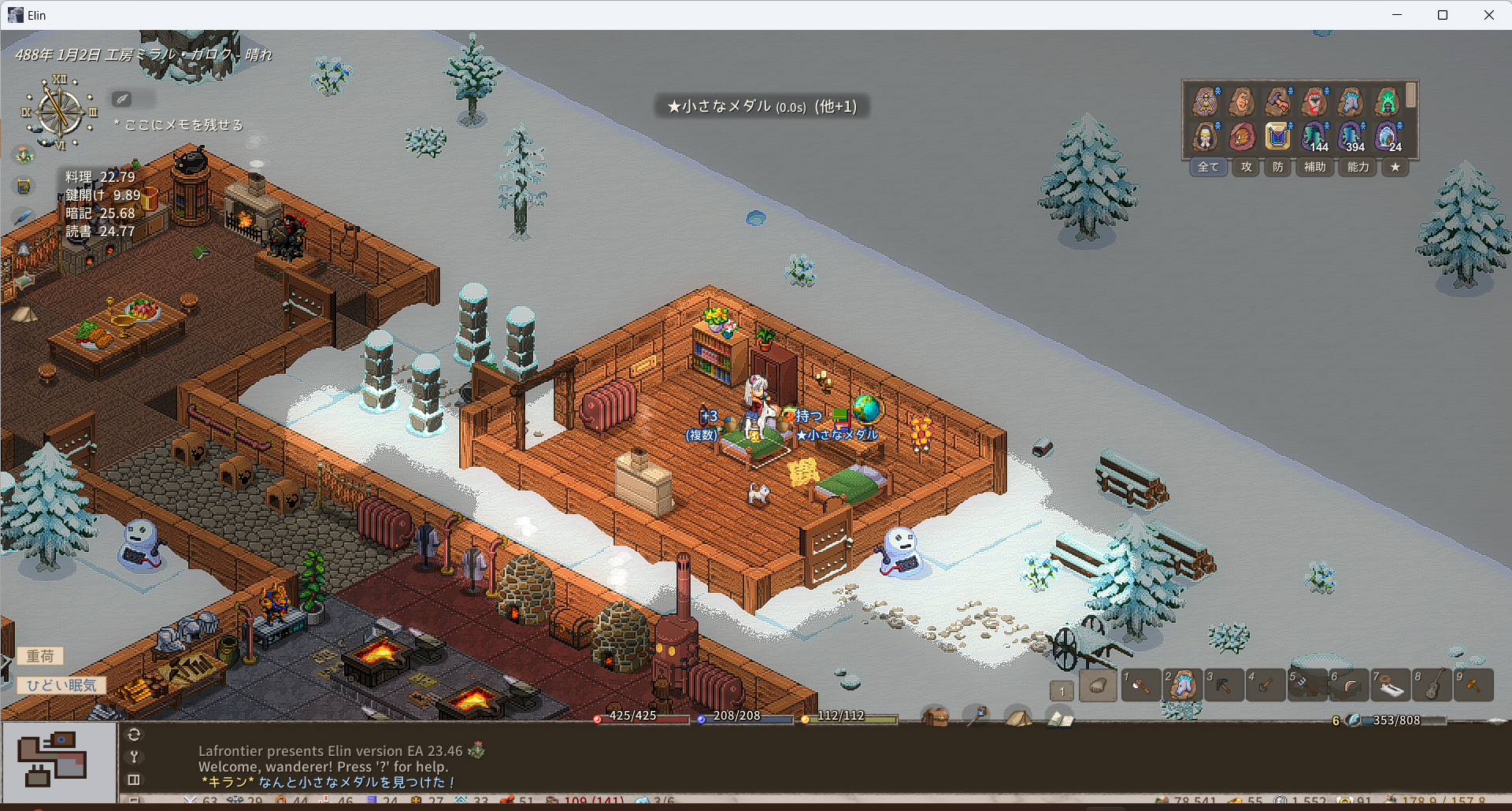Pick the hammer in hotbar slot 9
This screenshot has height=811, width=1512.
click(1473, 686)
